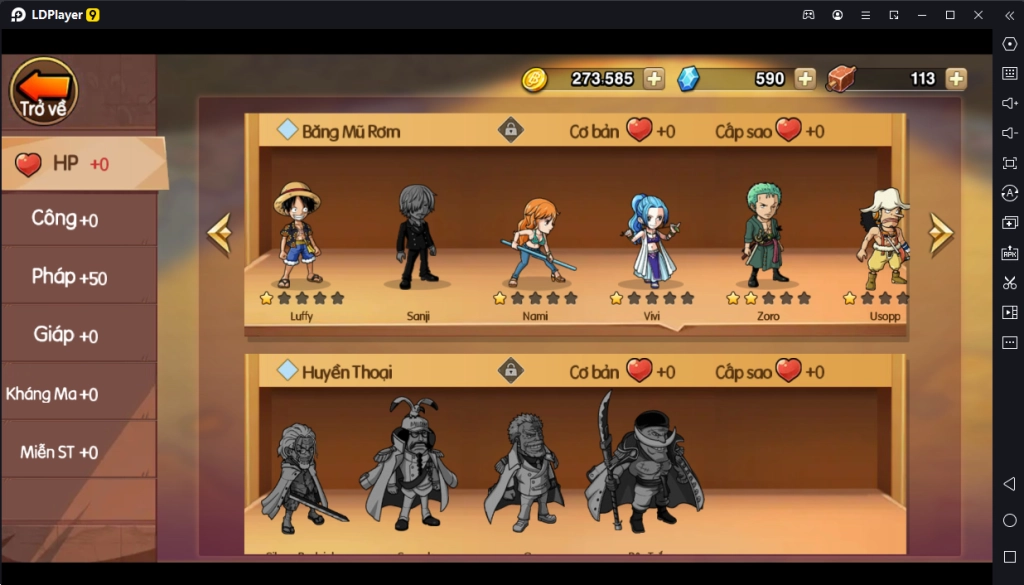Open the Pháp stat tab
Screen dimensions: 1024x585
tap(78, 277)
